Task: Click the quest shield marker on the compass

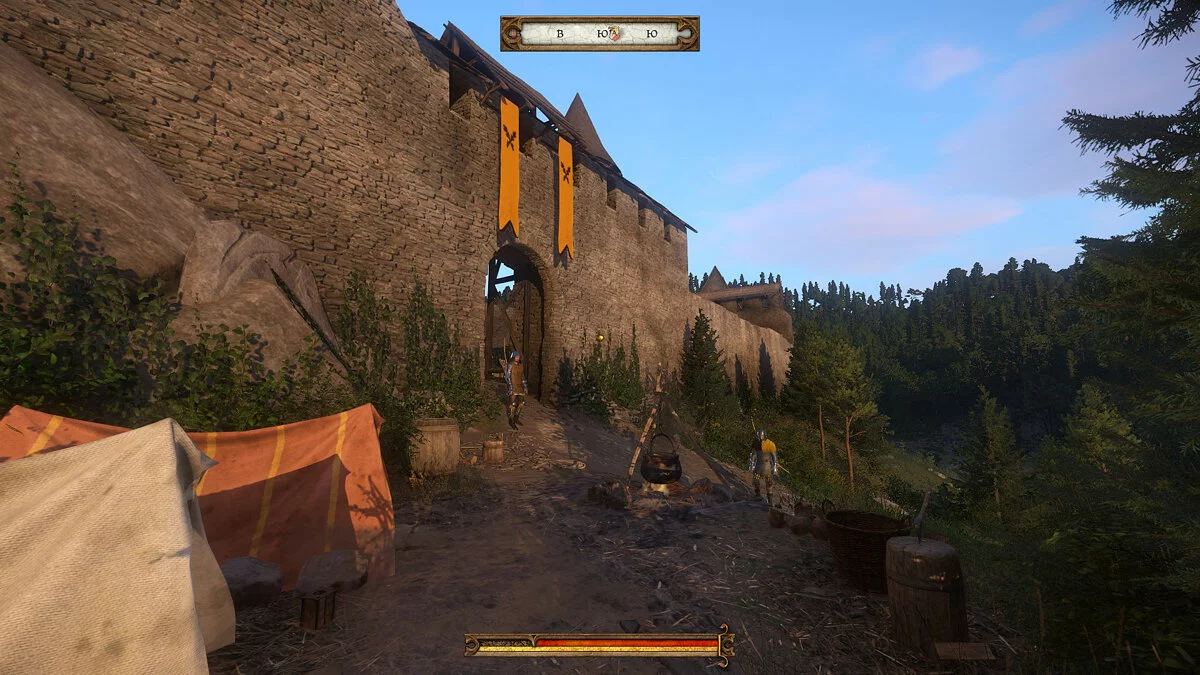Action: click(x=616, y=33)
